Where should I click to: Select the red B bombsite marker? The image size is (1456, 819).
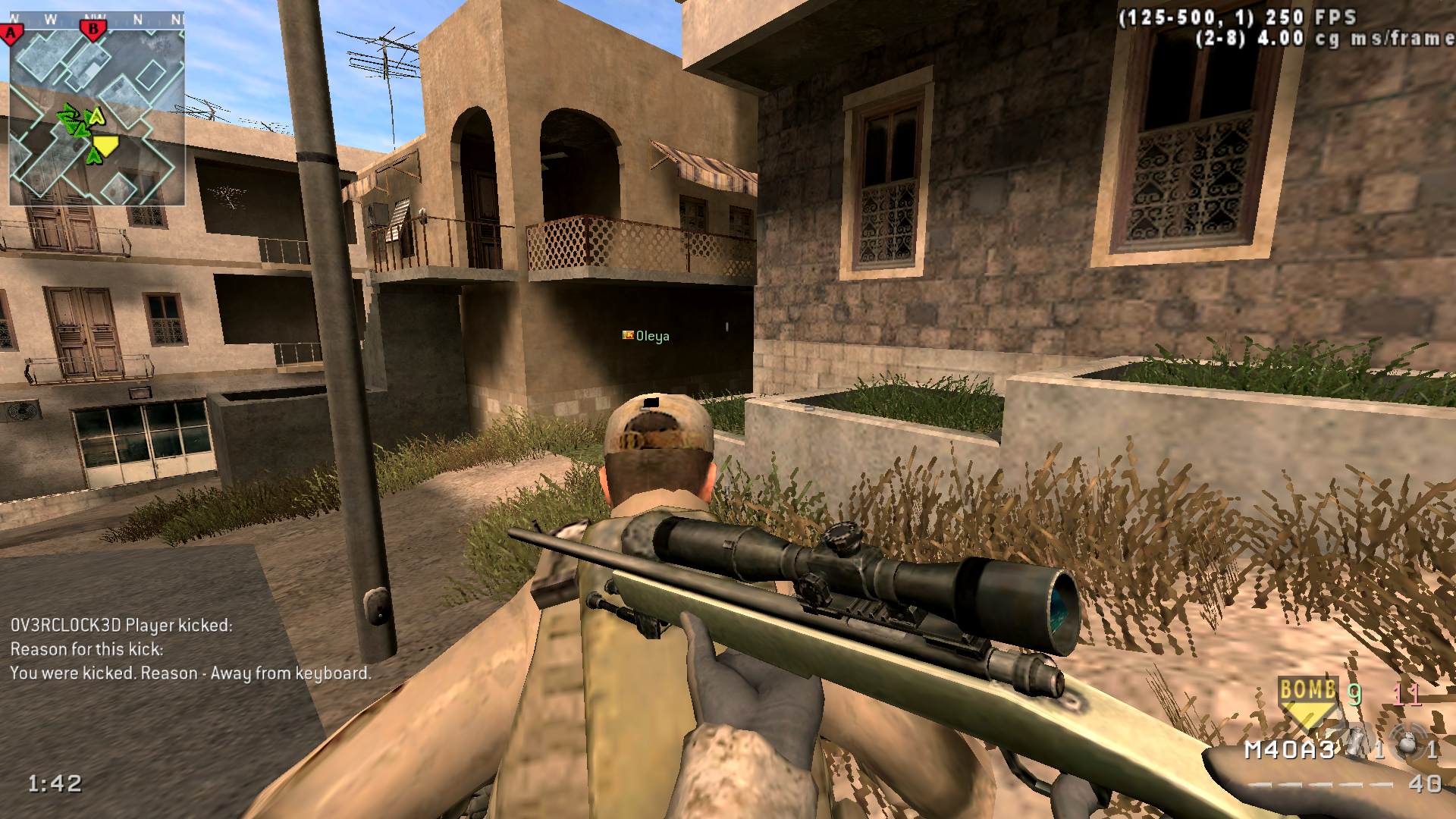click(94, 29)
